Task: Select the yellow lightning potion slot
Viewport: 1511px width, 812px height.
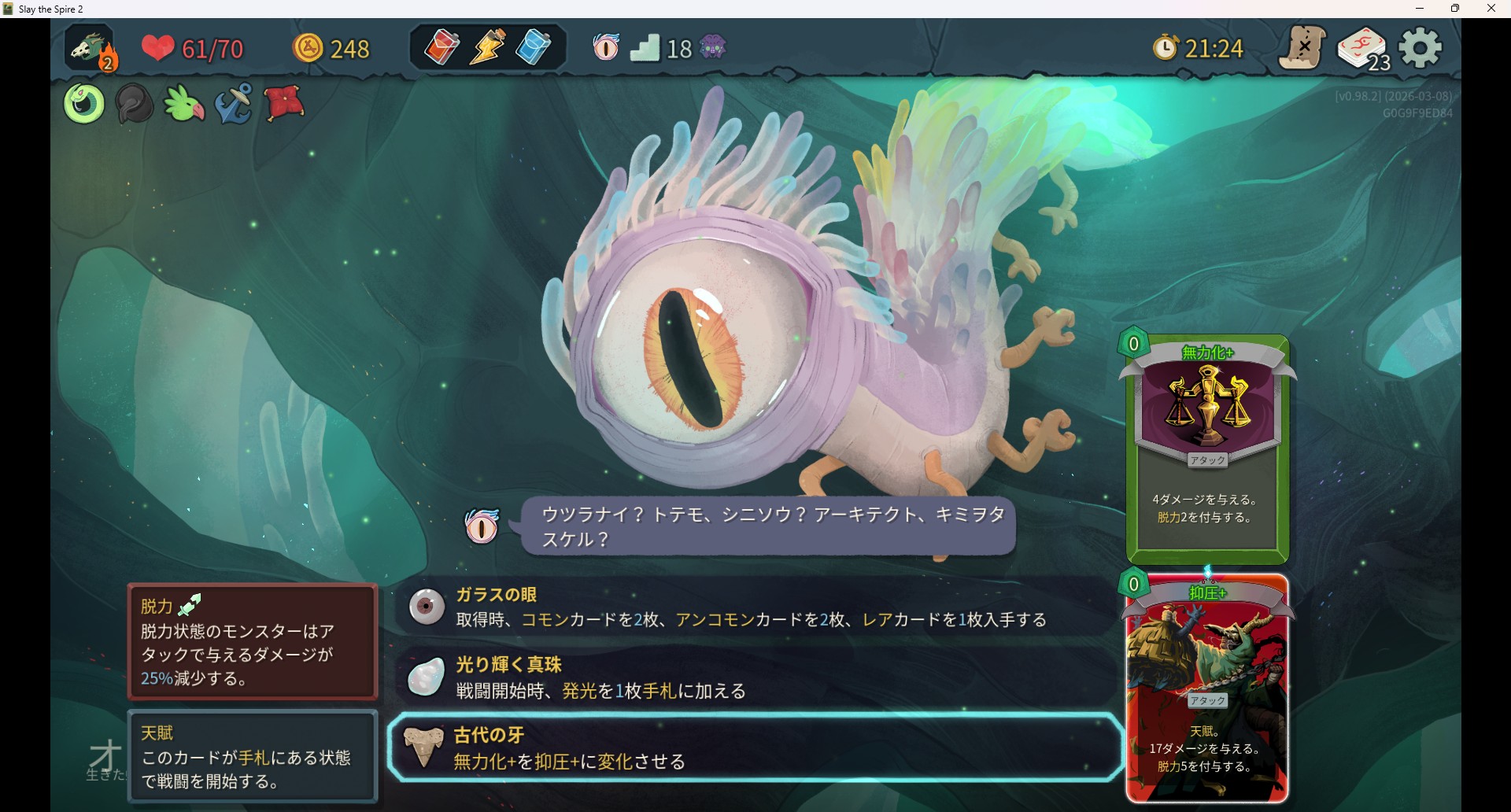Action: [x=488, y=47]
